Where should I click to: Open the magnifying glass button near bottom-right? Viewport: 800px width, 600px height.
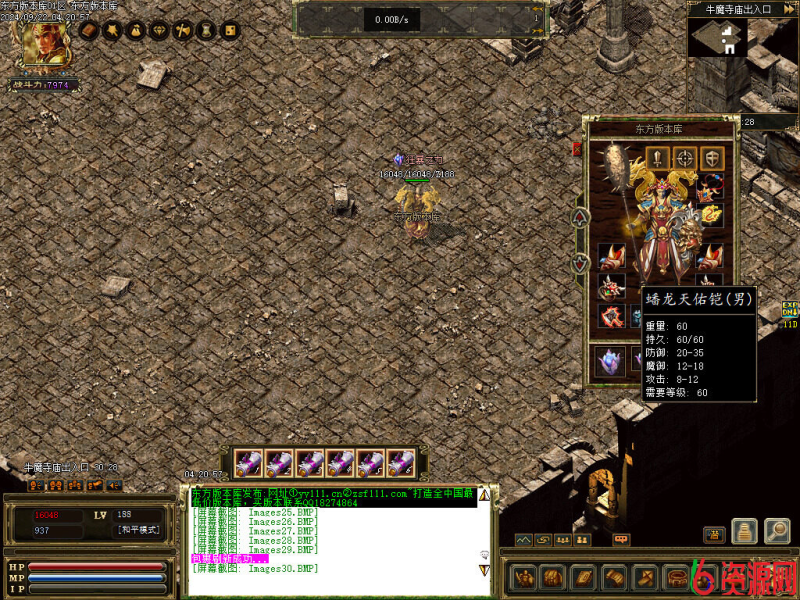(776, 531)
